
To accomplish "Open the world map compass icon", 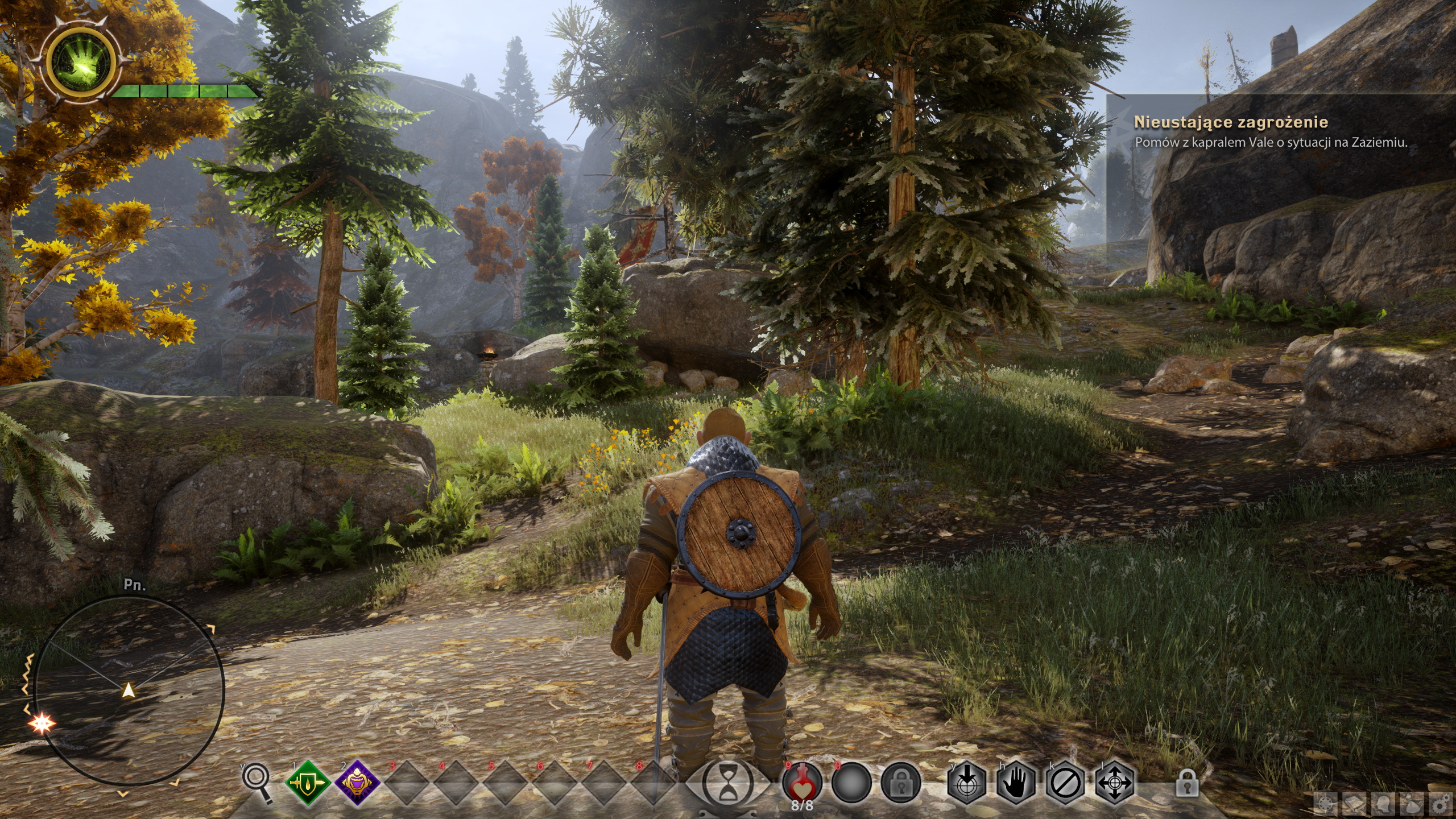I will point(1326,805).
